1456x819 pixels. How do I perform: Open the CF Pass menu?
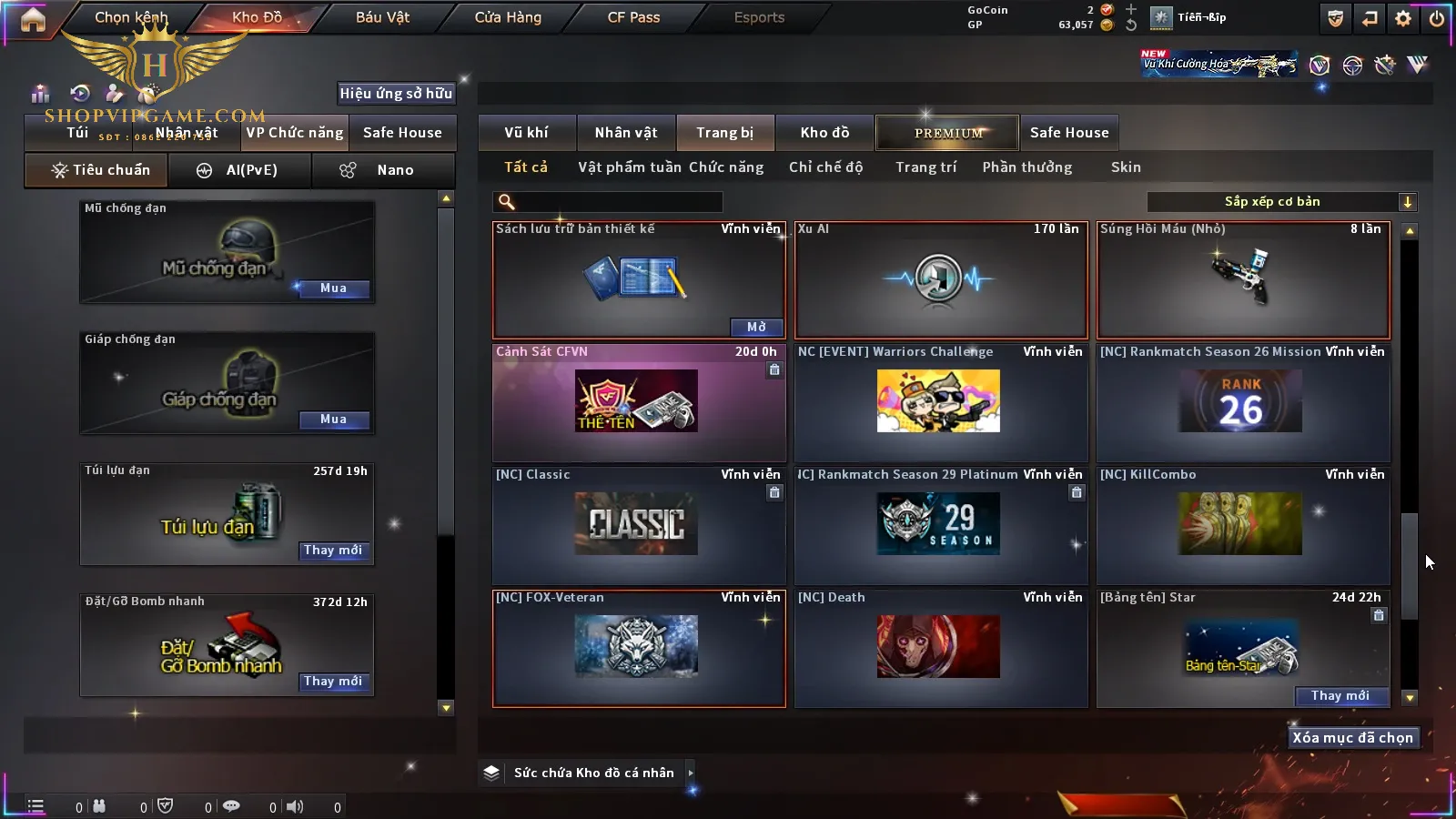633,17
